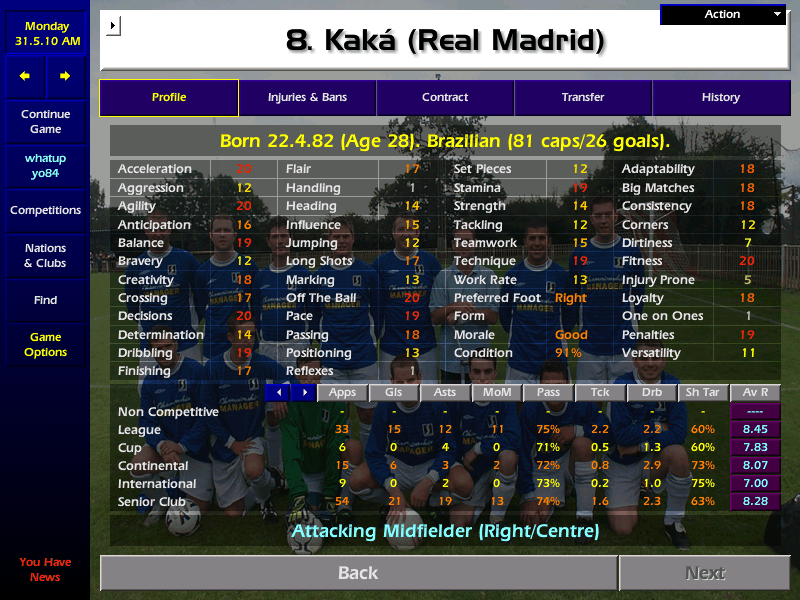
Task: Open the Contract tab
Action: [x=445, y=98]
